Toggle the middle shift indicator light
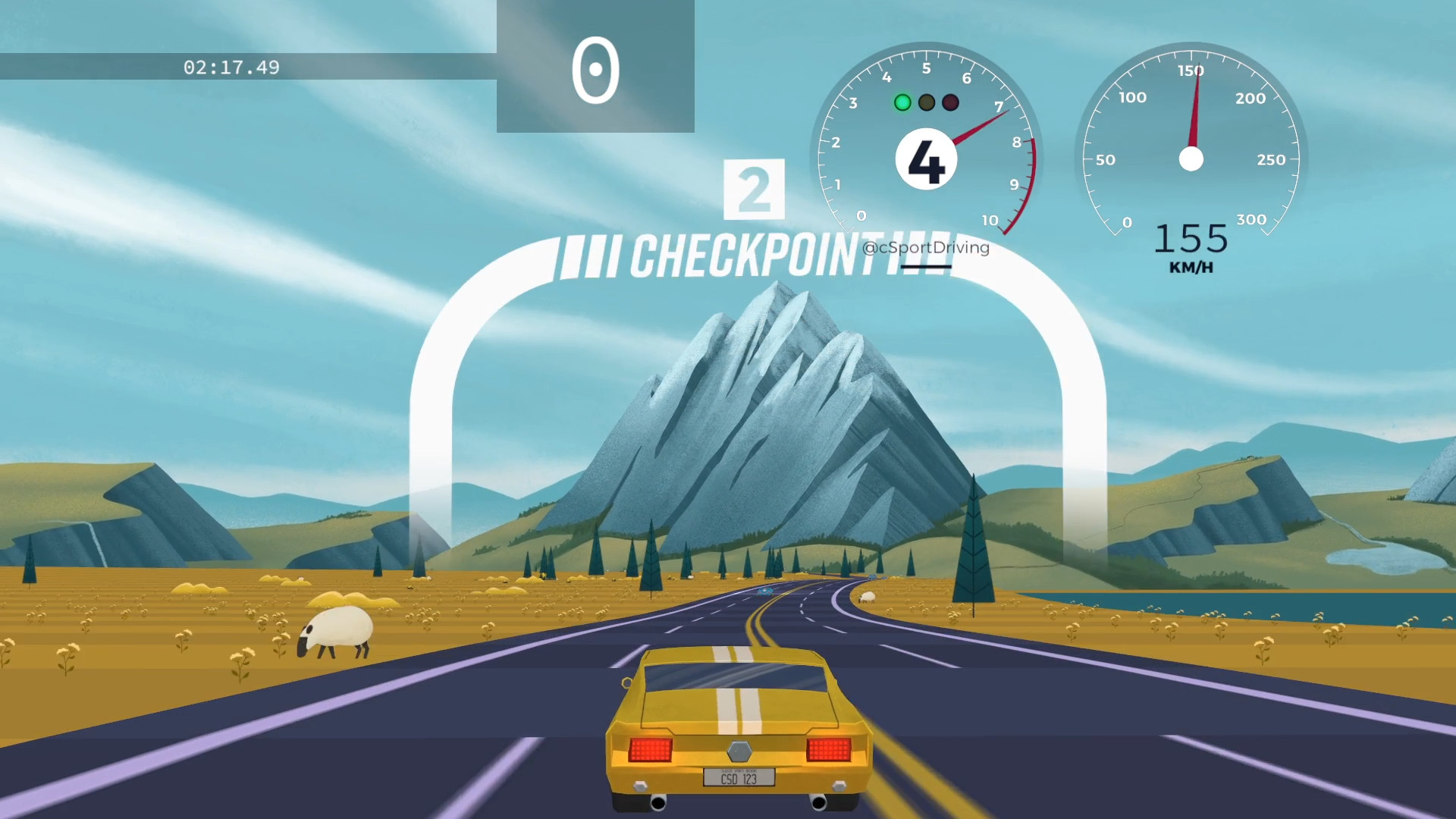Viewport: 1456px width, 819px height. (x=926, y=101)
